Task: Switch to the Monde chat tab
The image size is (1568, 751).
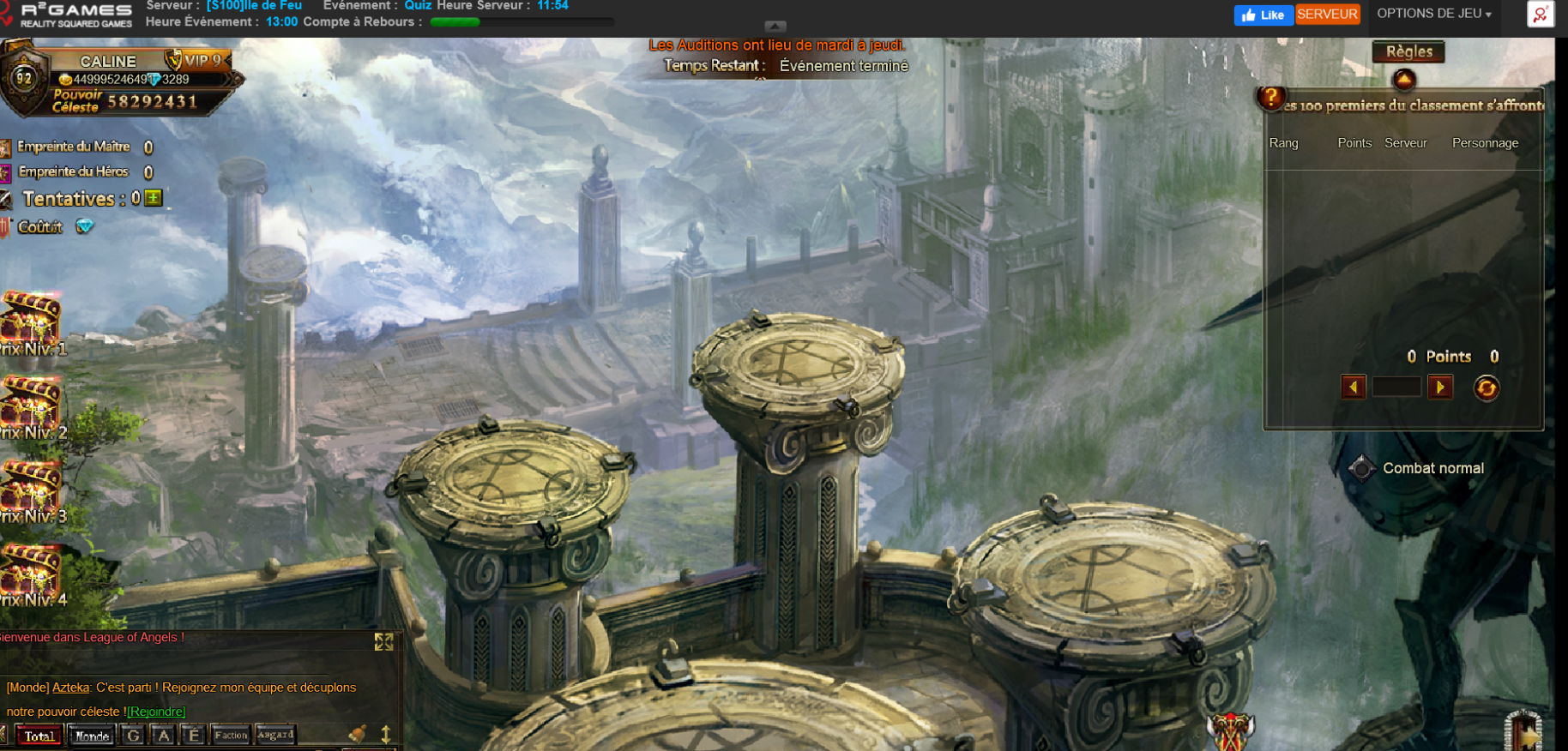Action: (93, 736)
